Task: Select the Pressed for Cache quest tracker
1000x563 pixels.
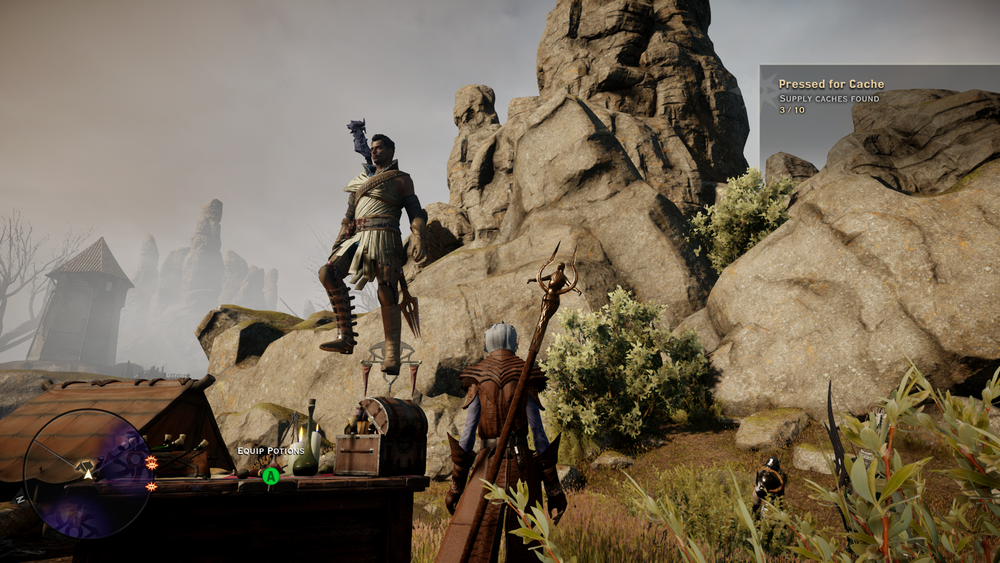Action: [832, 97]
